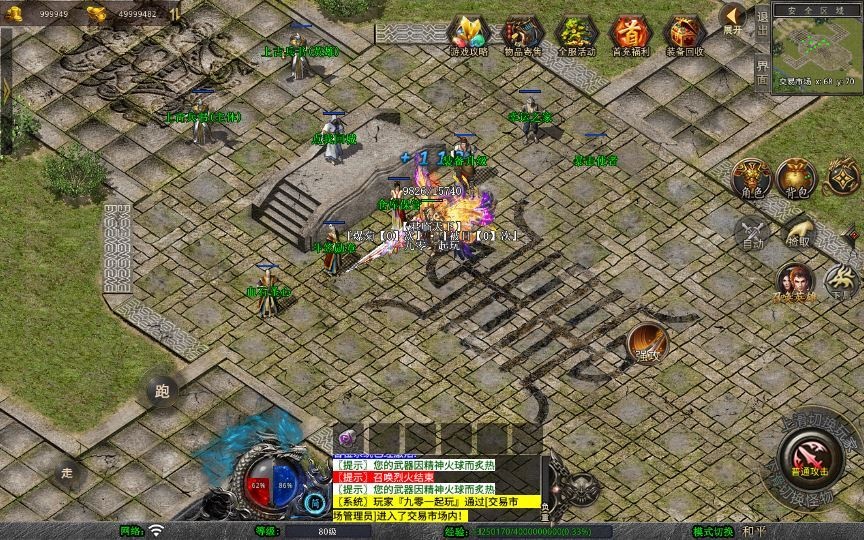Switch to 走 walk mode

click(x=68, y=470)
